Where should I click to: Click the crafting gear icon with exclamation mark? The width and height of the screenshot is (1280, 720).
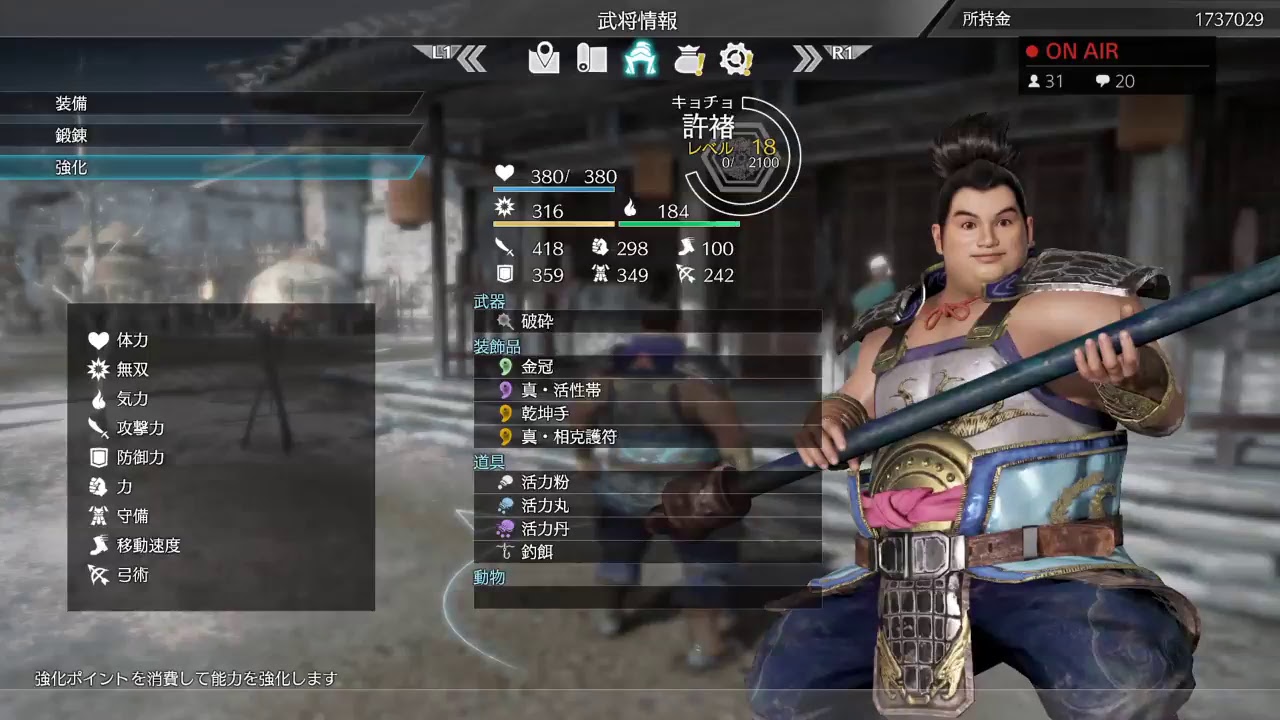coord(737,60)
